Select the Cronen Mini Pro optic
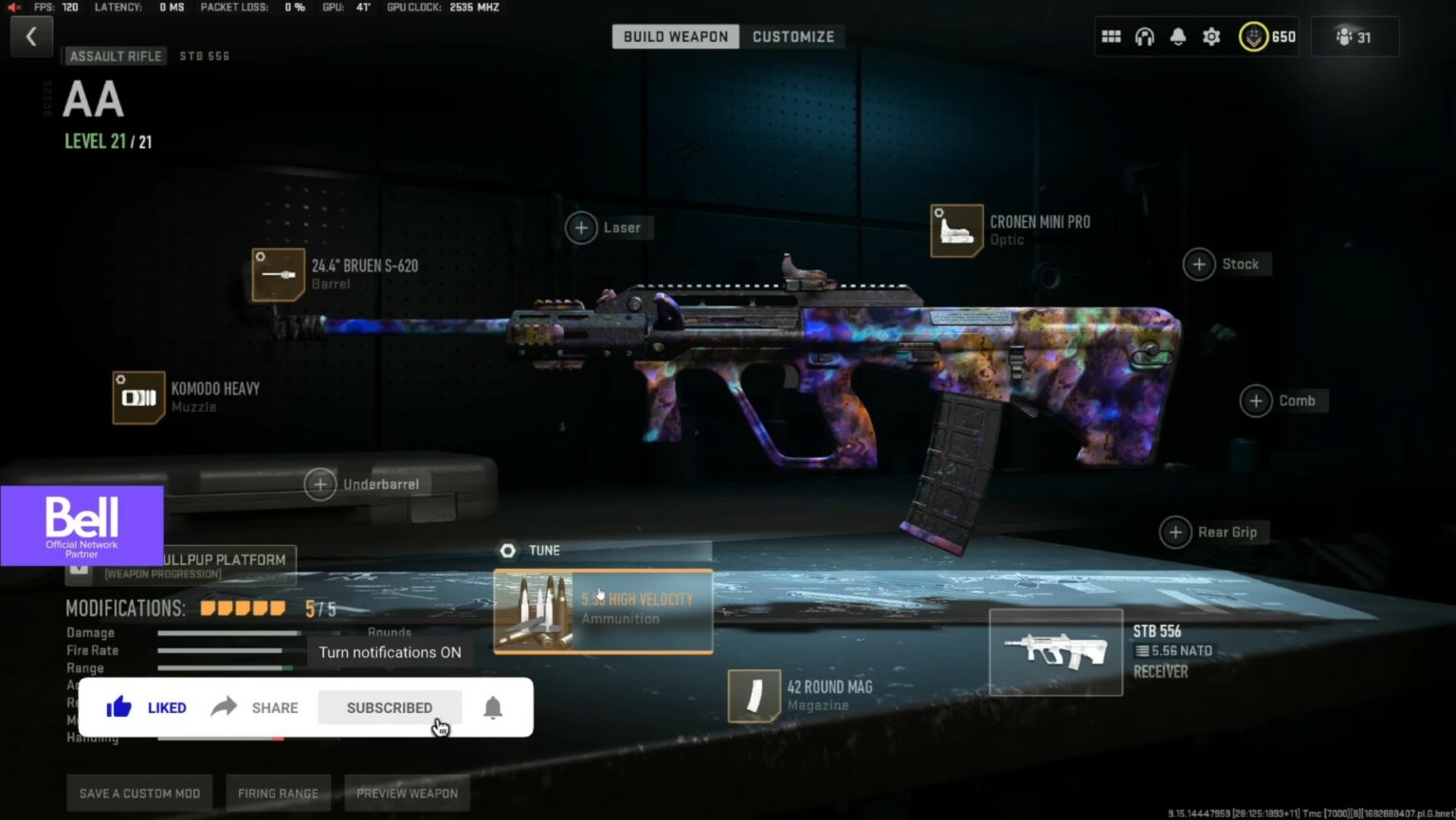 tap(955, 229)
